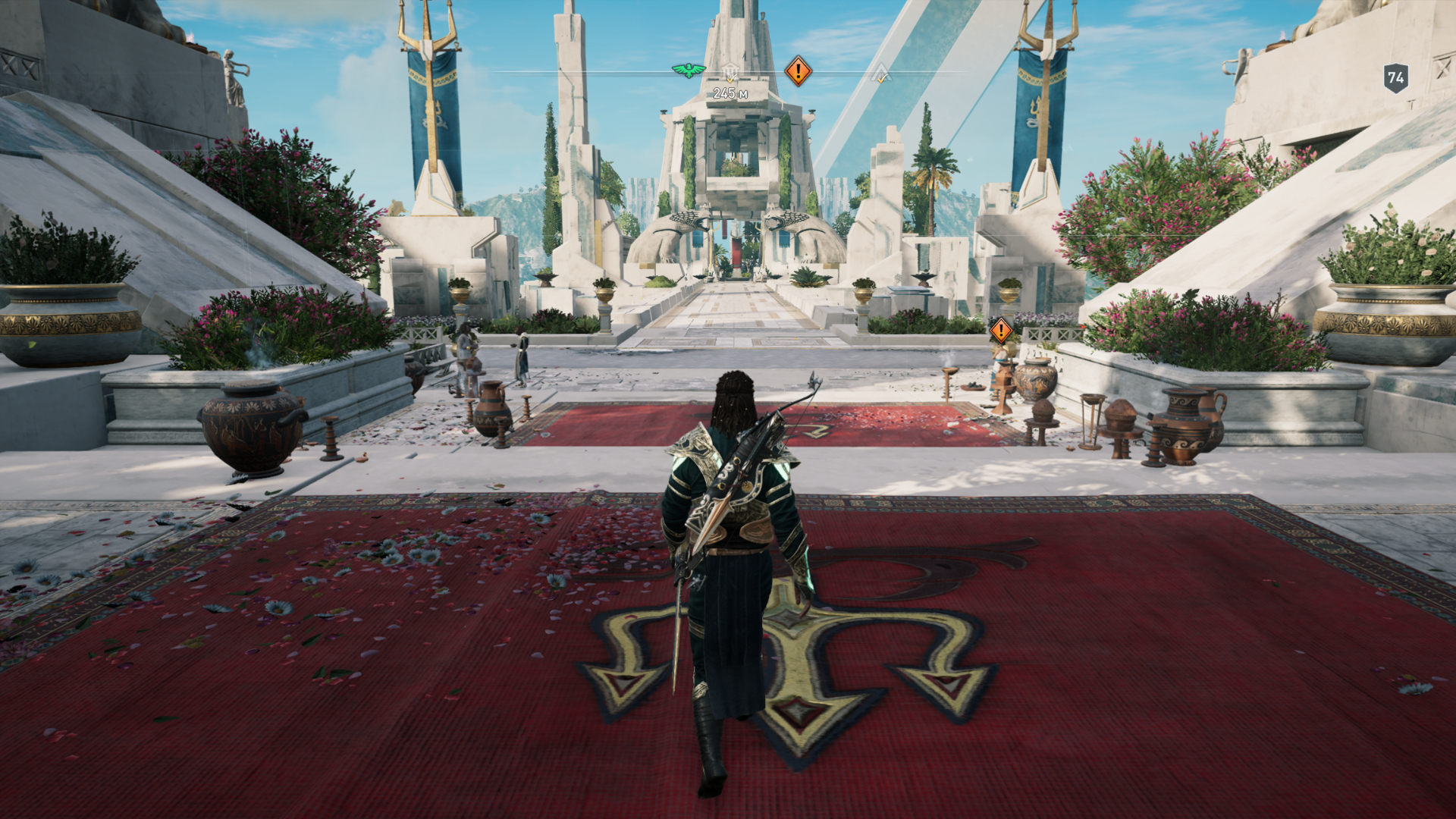Click the green eagle icon on the compass
The height and width of the screenshot is (819, 1456).
[x=689, y=71]
